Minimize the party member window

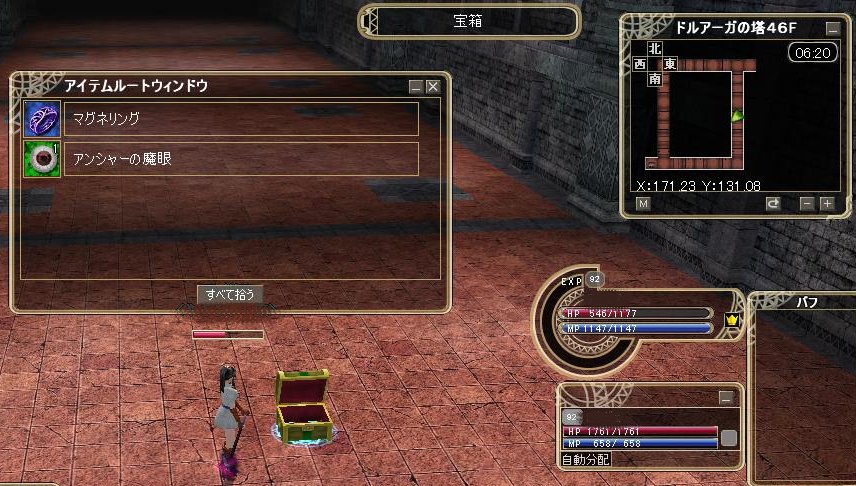[727, 397]
